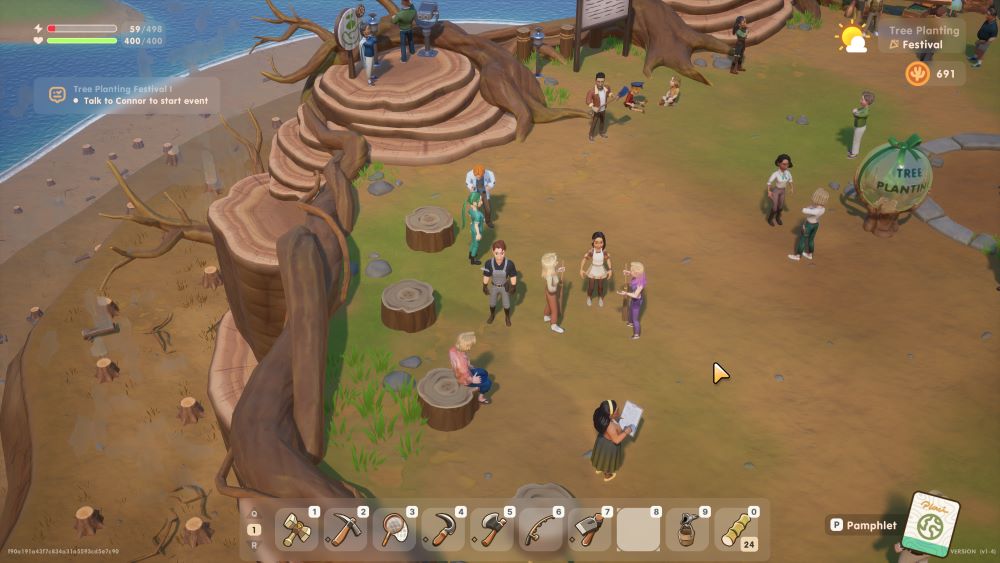
Task: Select the fishing rod slot
Action: [x=540, y=530]
